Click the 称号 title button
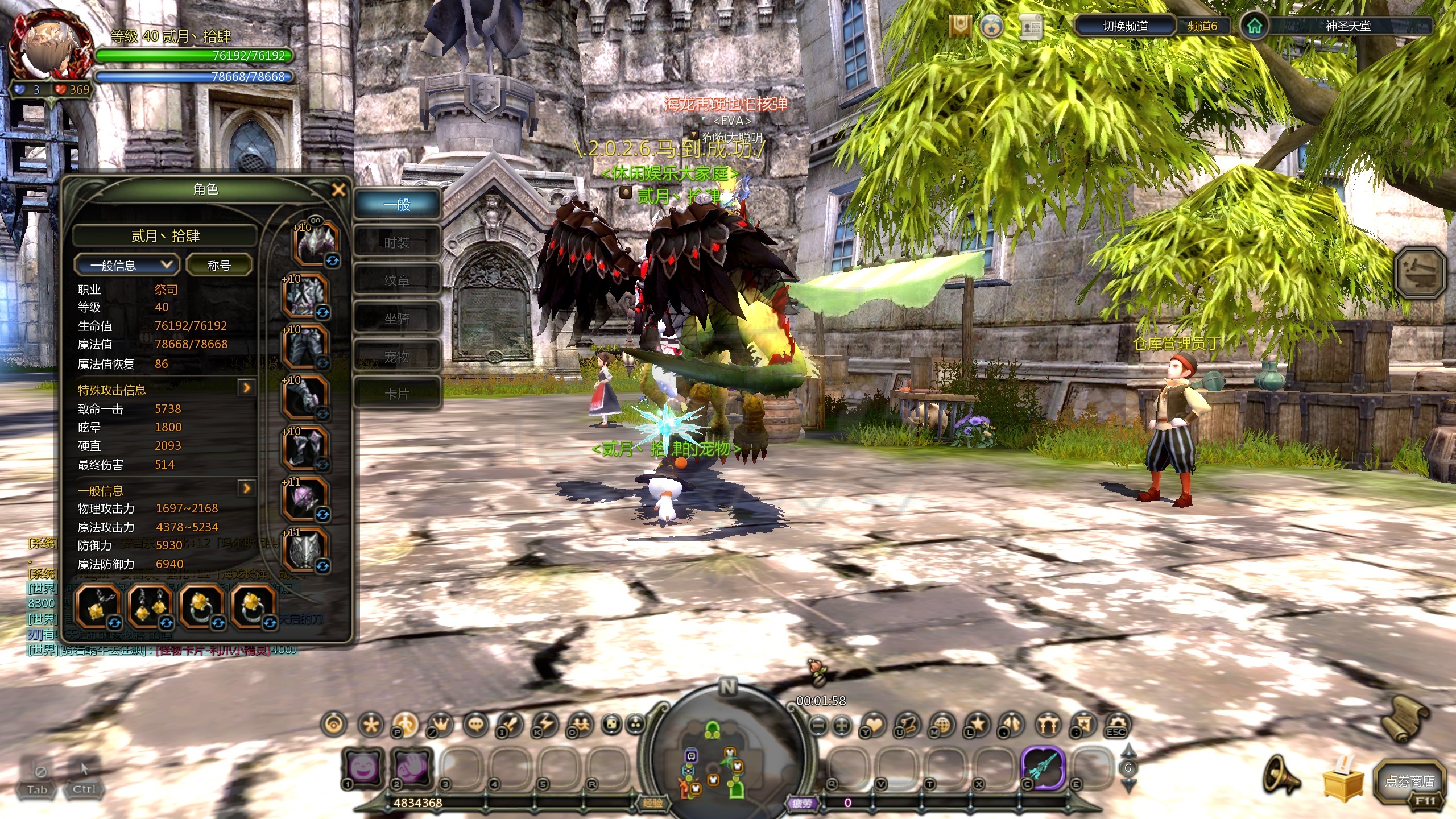 coord(219,265)
